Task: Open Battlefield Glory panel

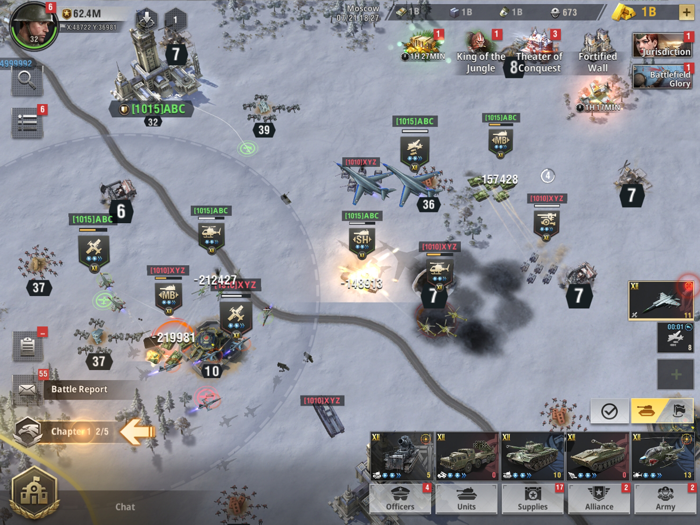Action: click(x=662, y=77)
